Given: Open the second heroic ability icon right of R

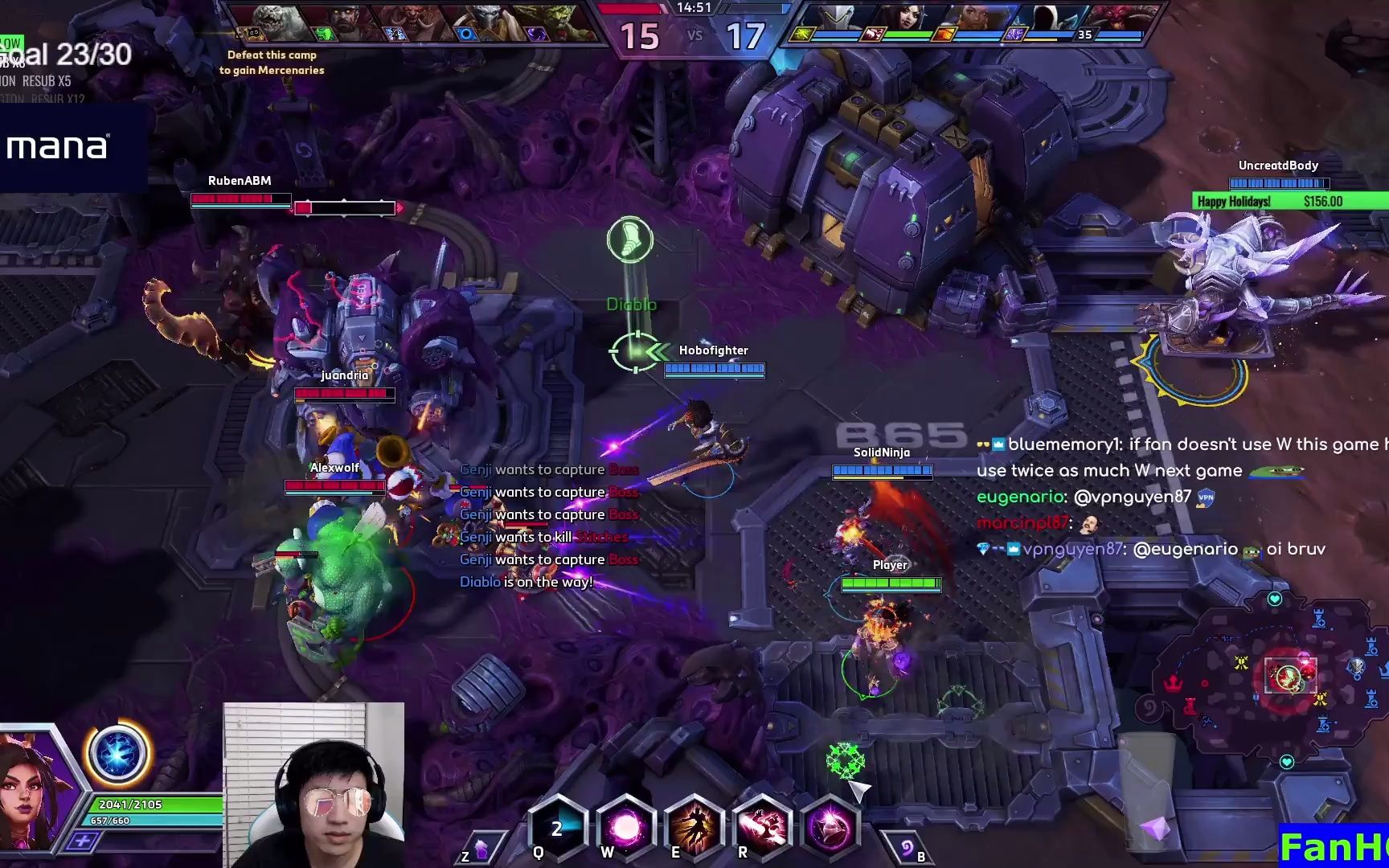Looking at the screenshot, I should coord(832,829).
